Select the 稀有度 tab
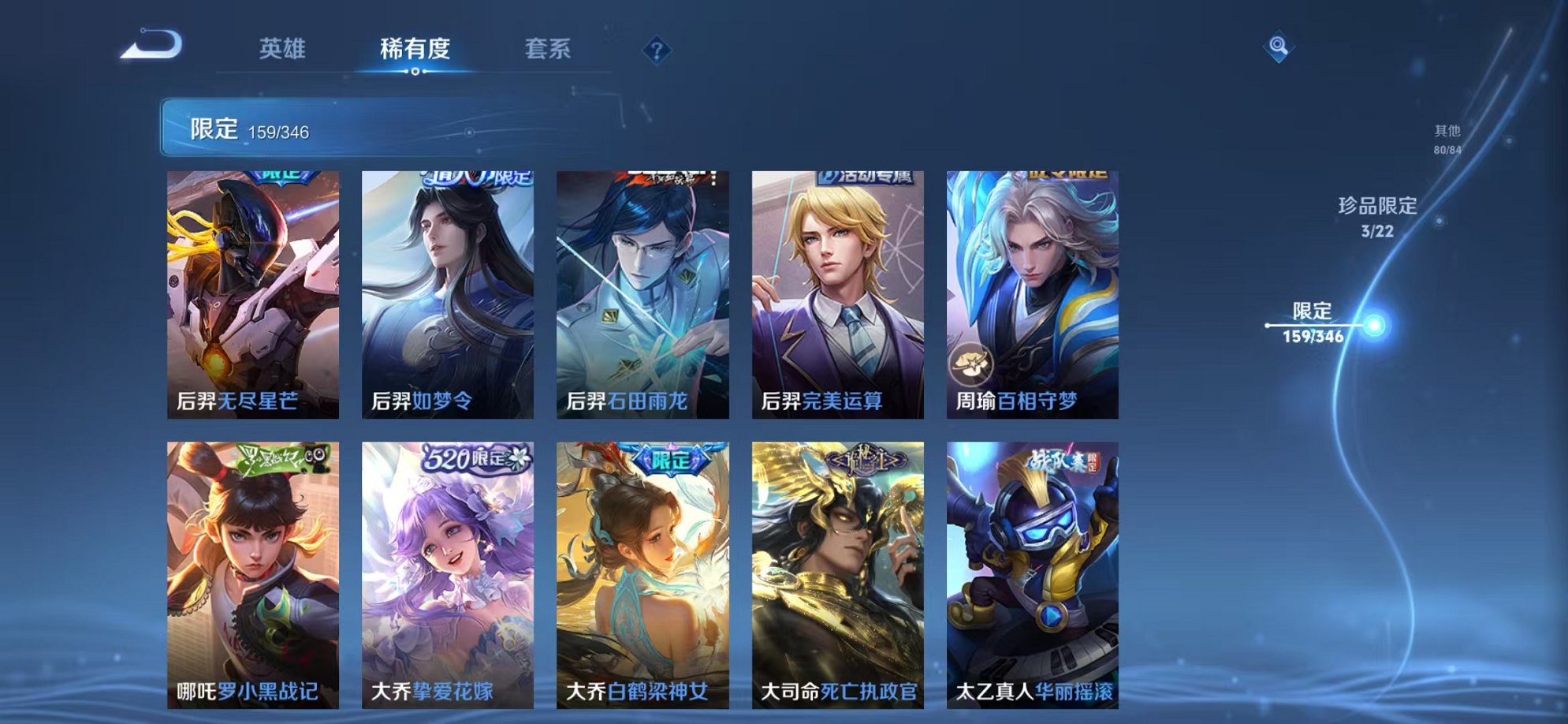This screenshot has width=1568, height=724. [x=416, y=49]
